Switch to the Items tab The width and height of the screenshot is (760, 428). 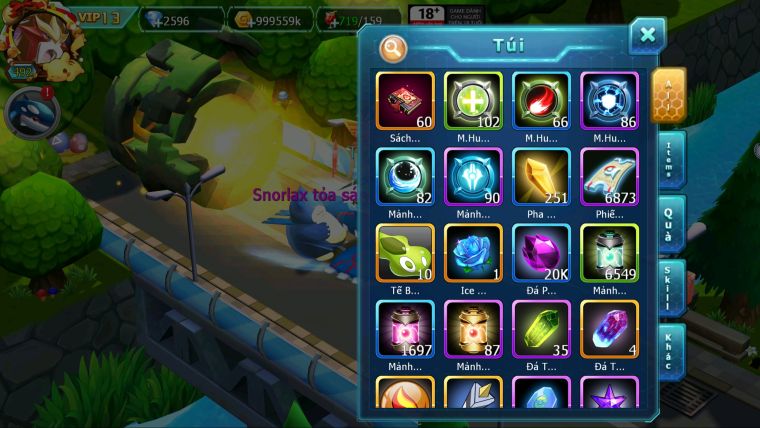tap(668, 159)
